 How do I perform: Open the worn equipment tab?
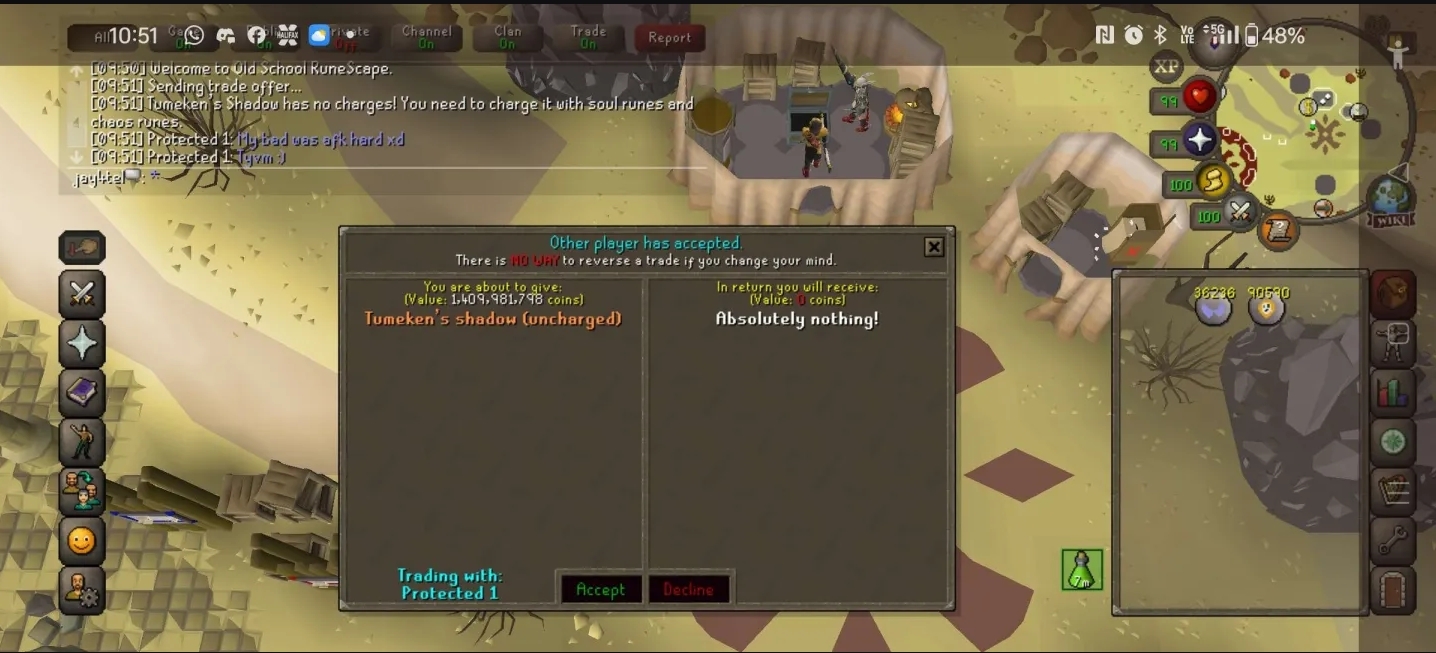click(x=1392, y=343)
